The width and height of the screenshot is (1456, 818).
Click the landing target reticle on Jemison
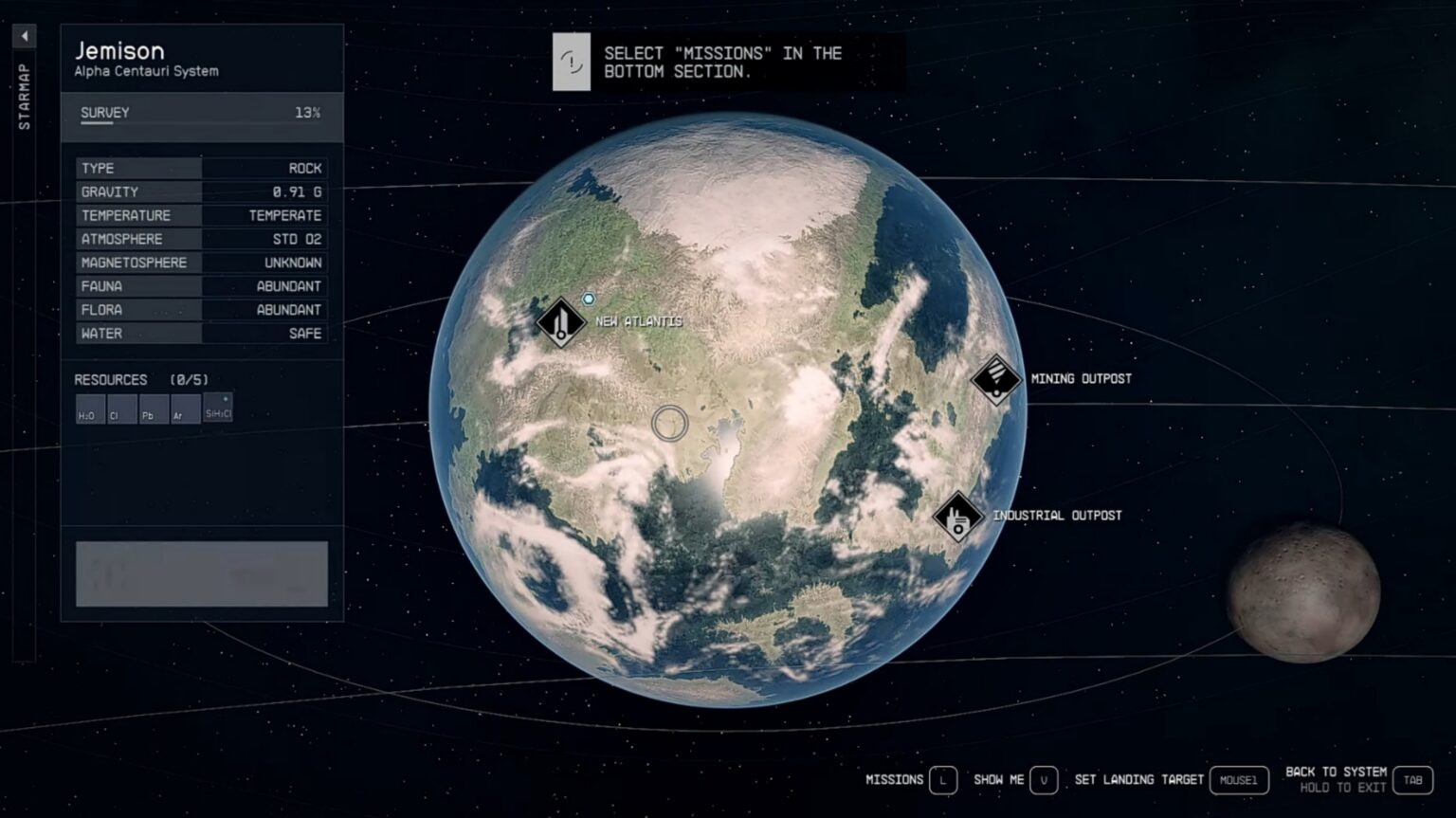(668, 424)
